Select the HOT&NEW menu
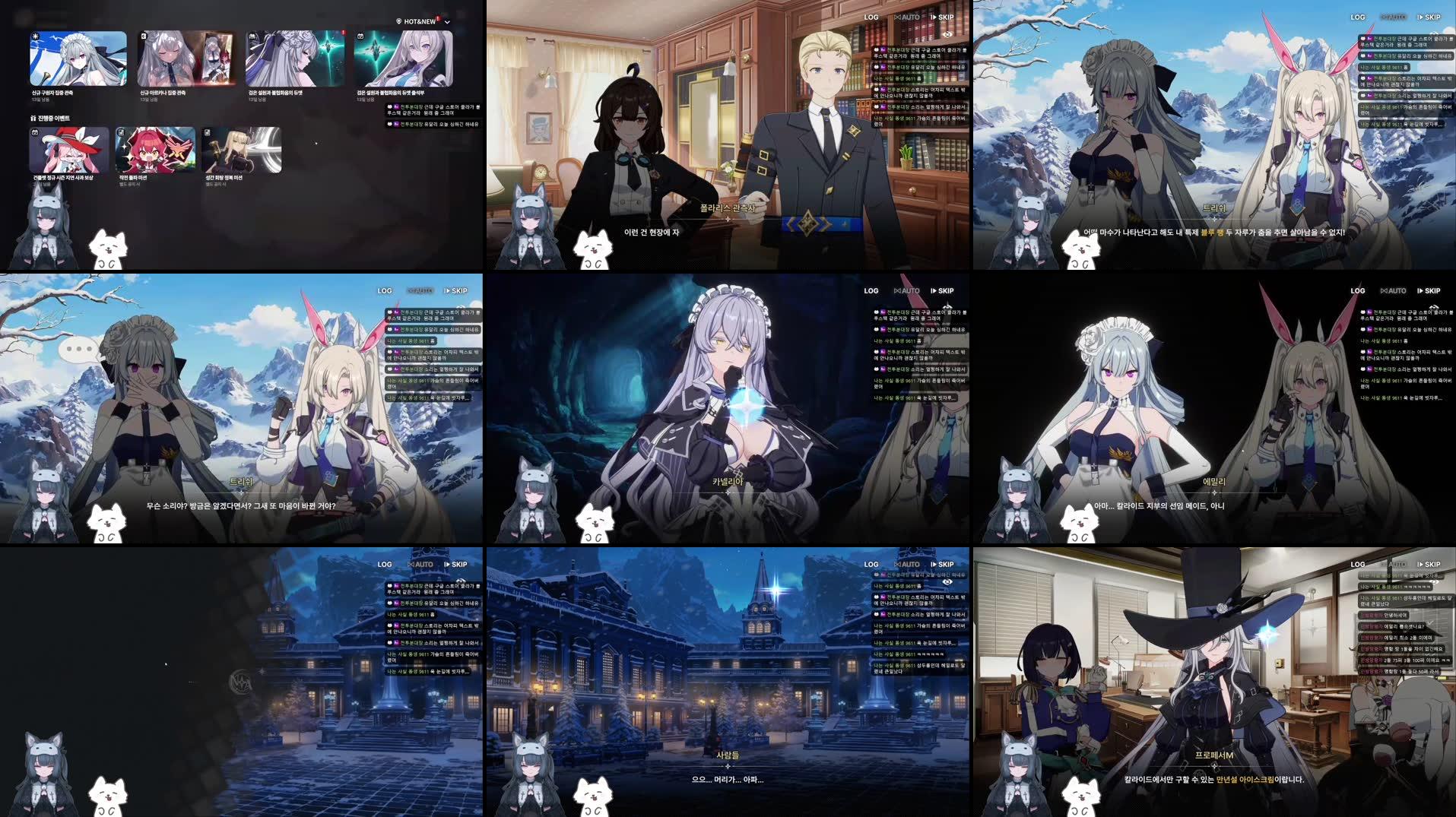 tap(420, 21)
